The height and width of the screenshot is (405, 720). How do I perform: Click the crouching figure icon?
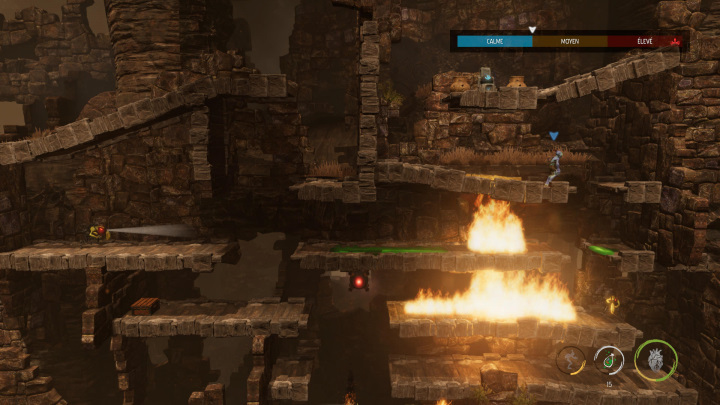572,358
